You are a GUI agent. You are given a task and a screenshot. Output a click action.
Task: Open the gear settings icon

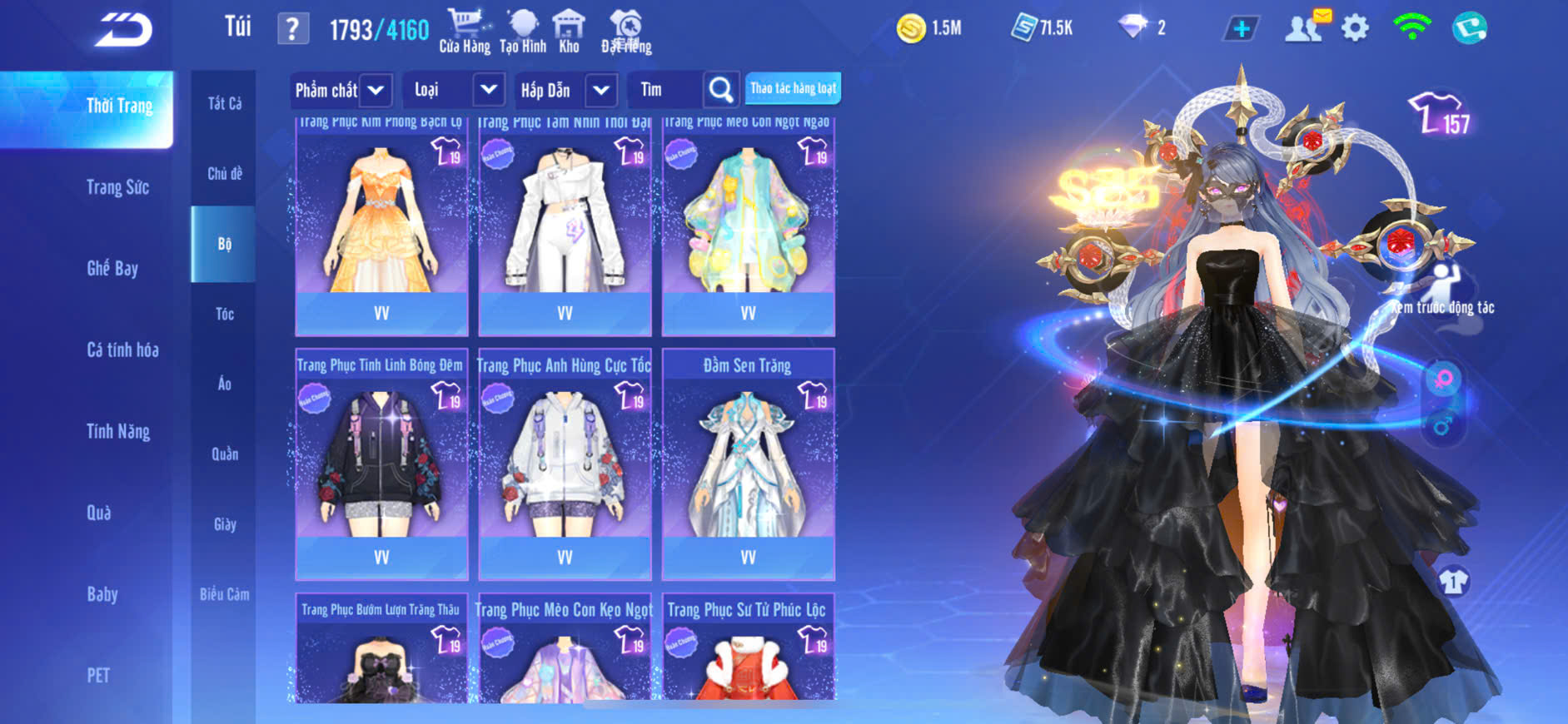click(1355, 28)
